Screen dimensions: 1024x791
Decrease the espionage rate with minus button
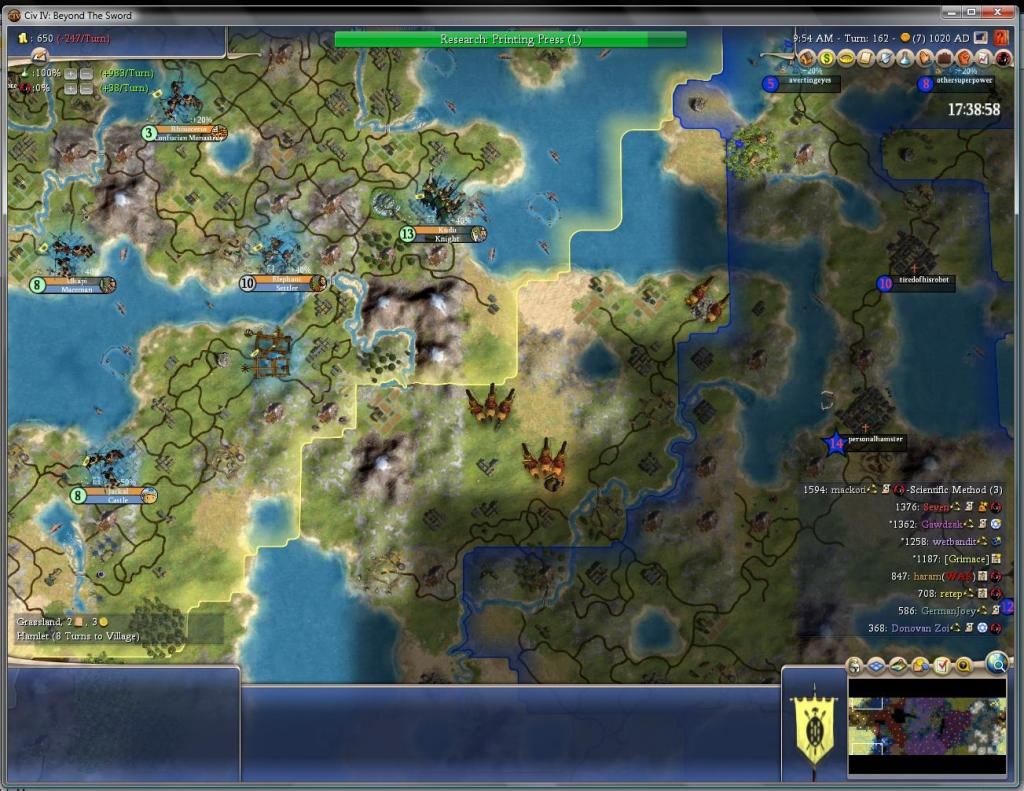pyautogui.click(x=87, y=88)
